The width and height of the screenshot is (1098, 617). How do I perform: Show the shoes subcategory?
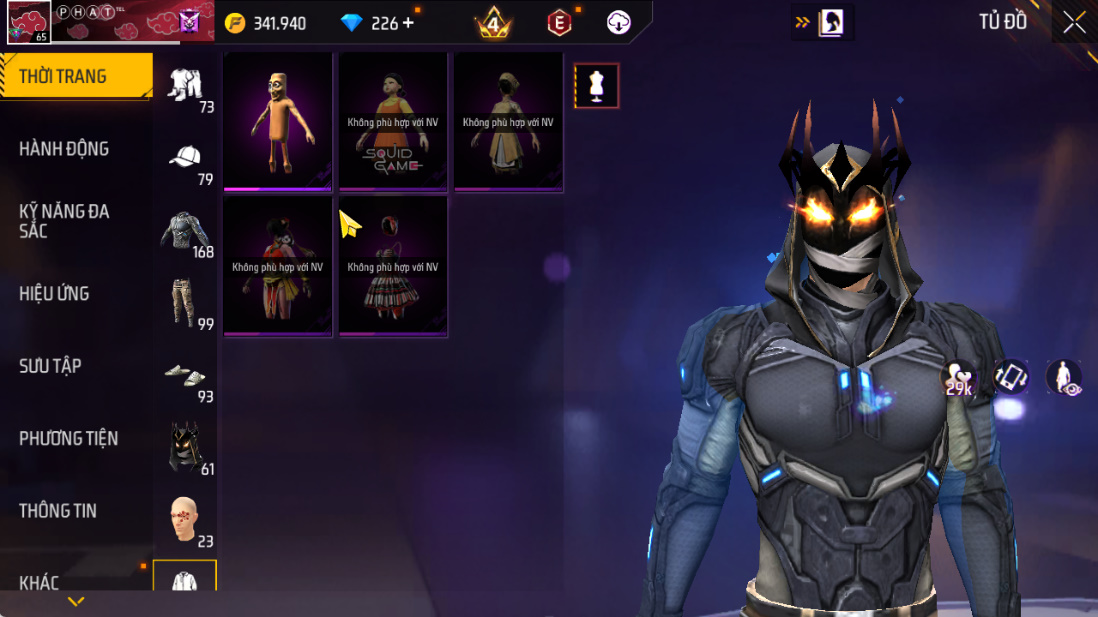186,375
